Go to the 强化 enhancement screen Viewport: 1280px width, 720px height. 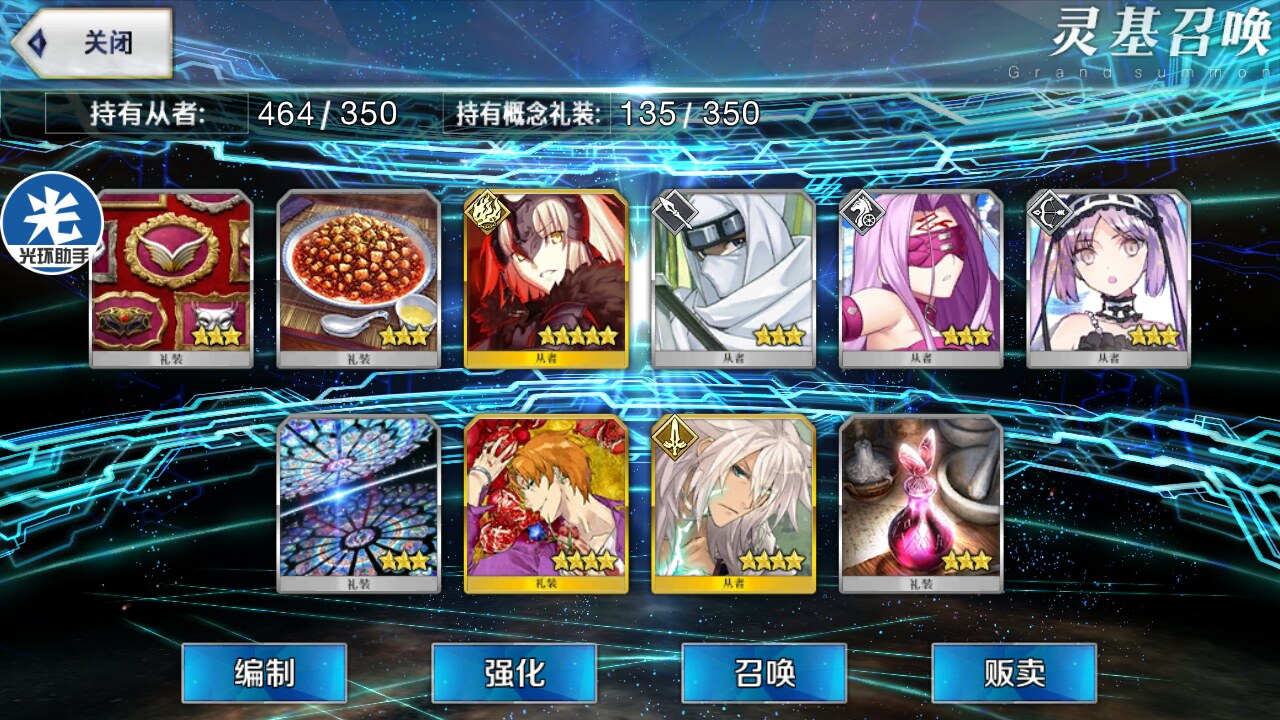[514, 673]
